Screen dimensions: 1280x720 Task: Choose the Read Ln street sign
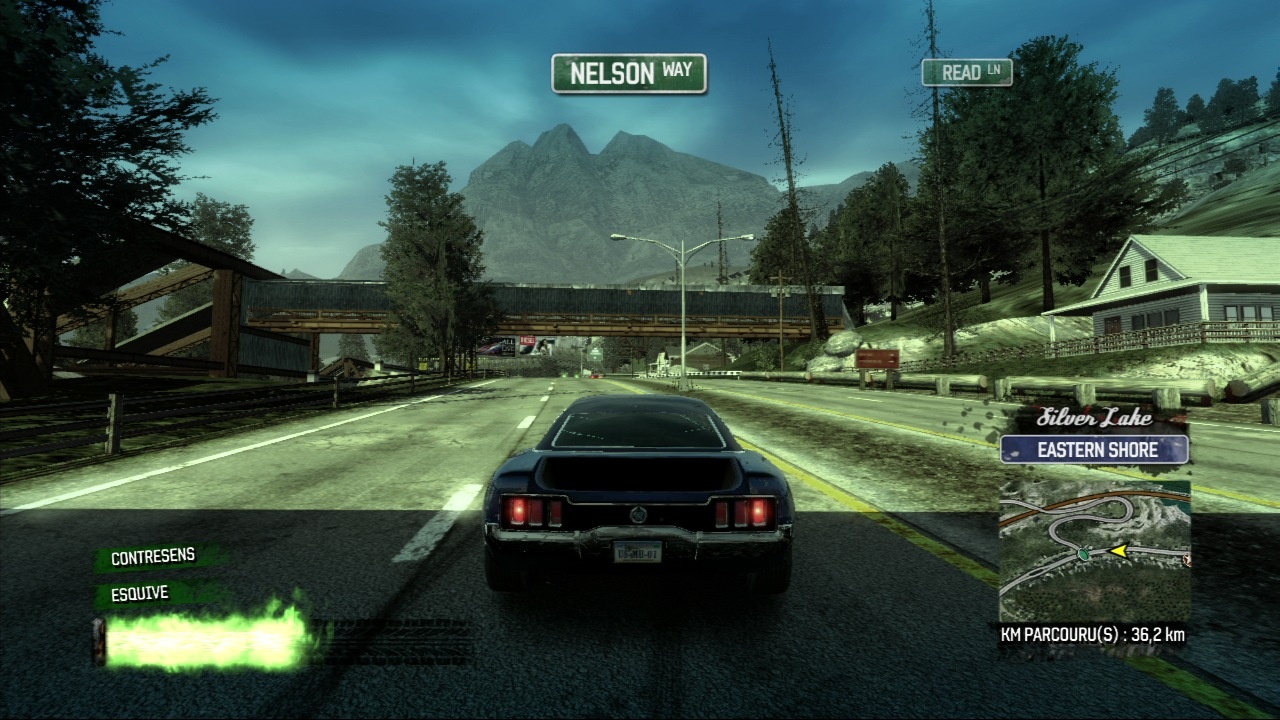pos(966,72)
